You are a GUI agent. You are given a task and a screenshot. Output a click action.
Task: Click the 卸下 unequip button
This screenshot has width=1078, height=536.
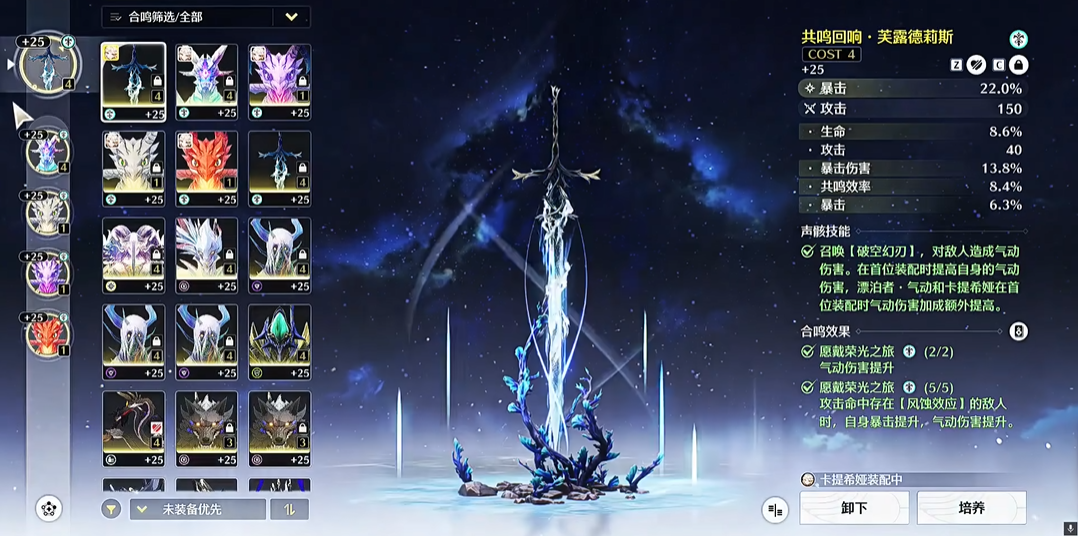[854, 508]
